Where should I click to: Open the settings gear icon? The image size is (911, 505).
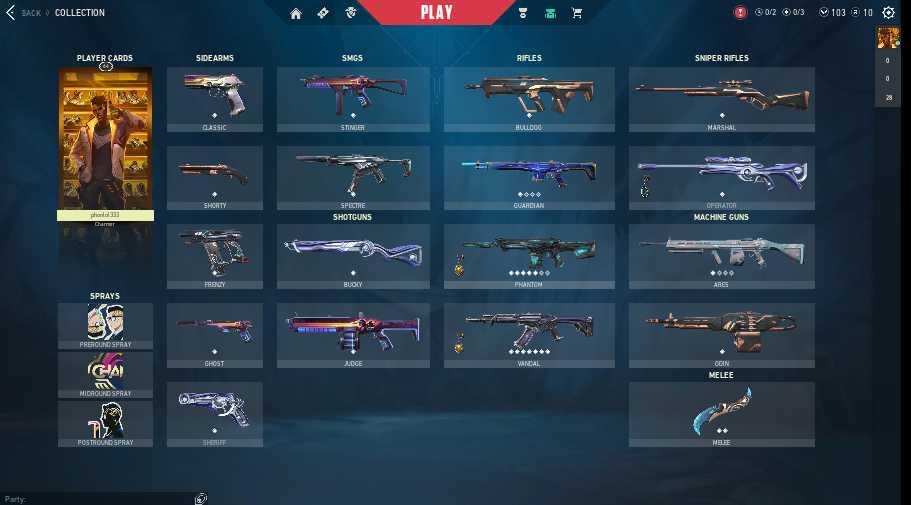(888, 13)
